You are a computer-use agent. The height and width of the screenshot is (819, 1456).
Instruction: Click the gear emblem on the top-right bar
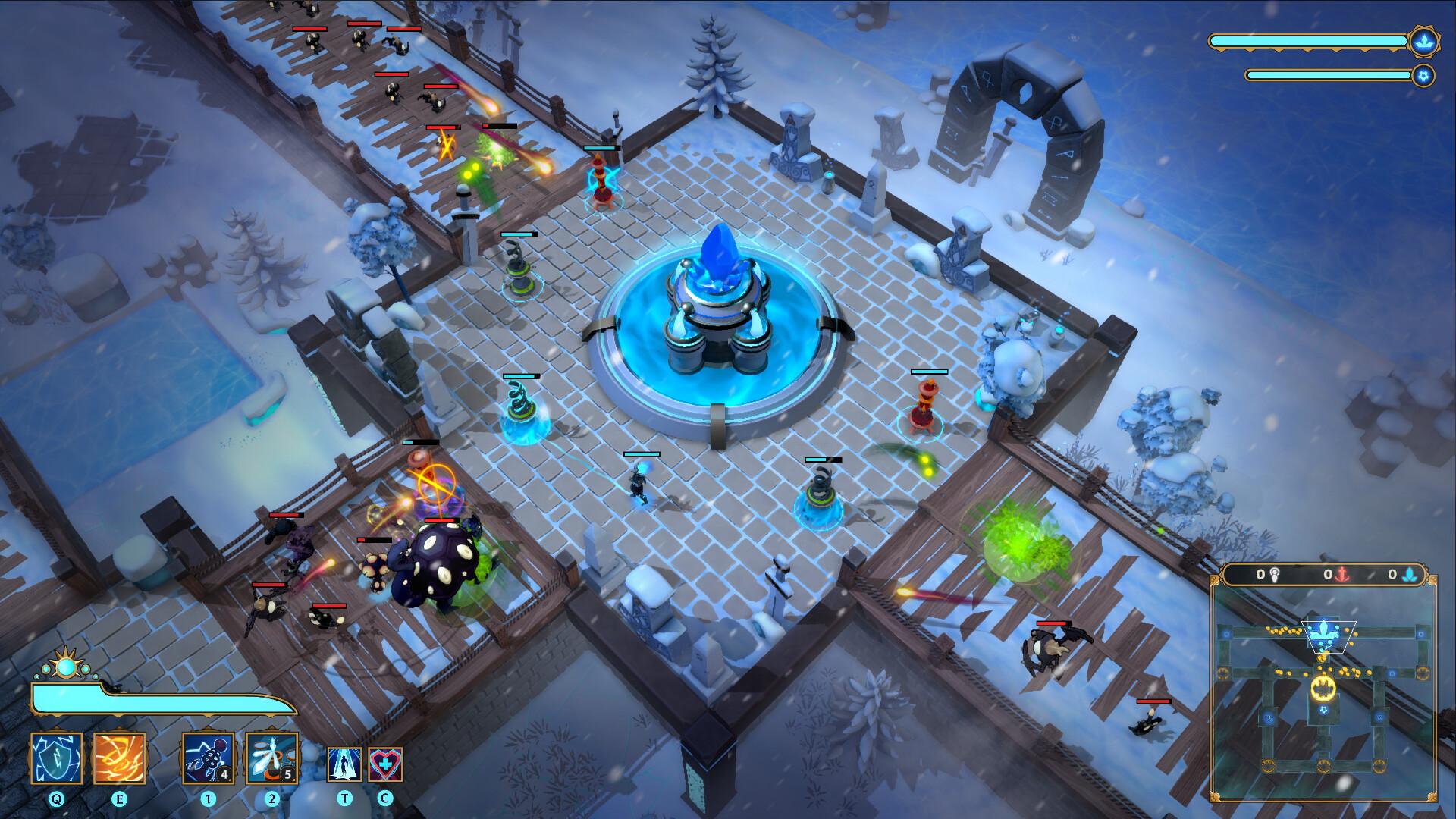point(1423,75)
